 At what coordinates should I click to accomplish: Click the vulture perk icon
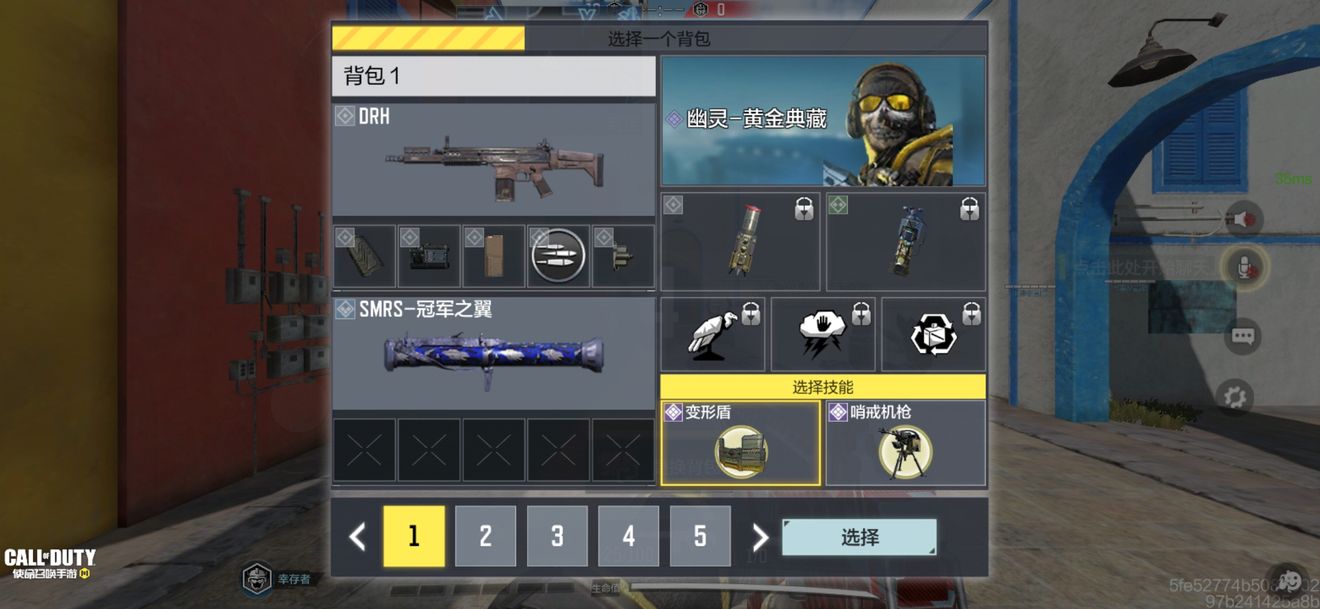[713, 334]
